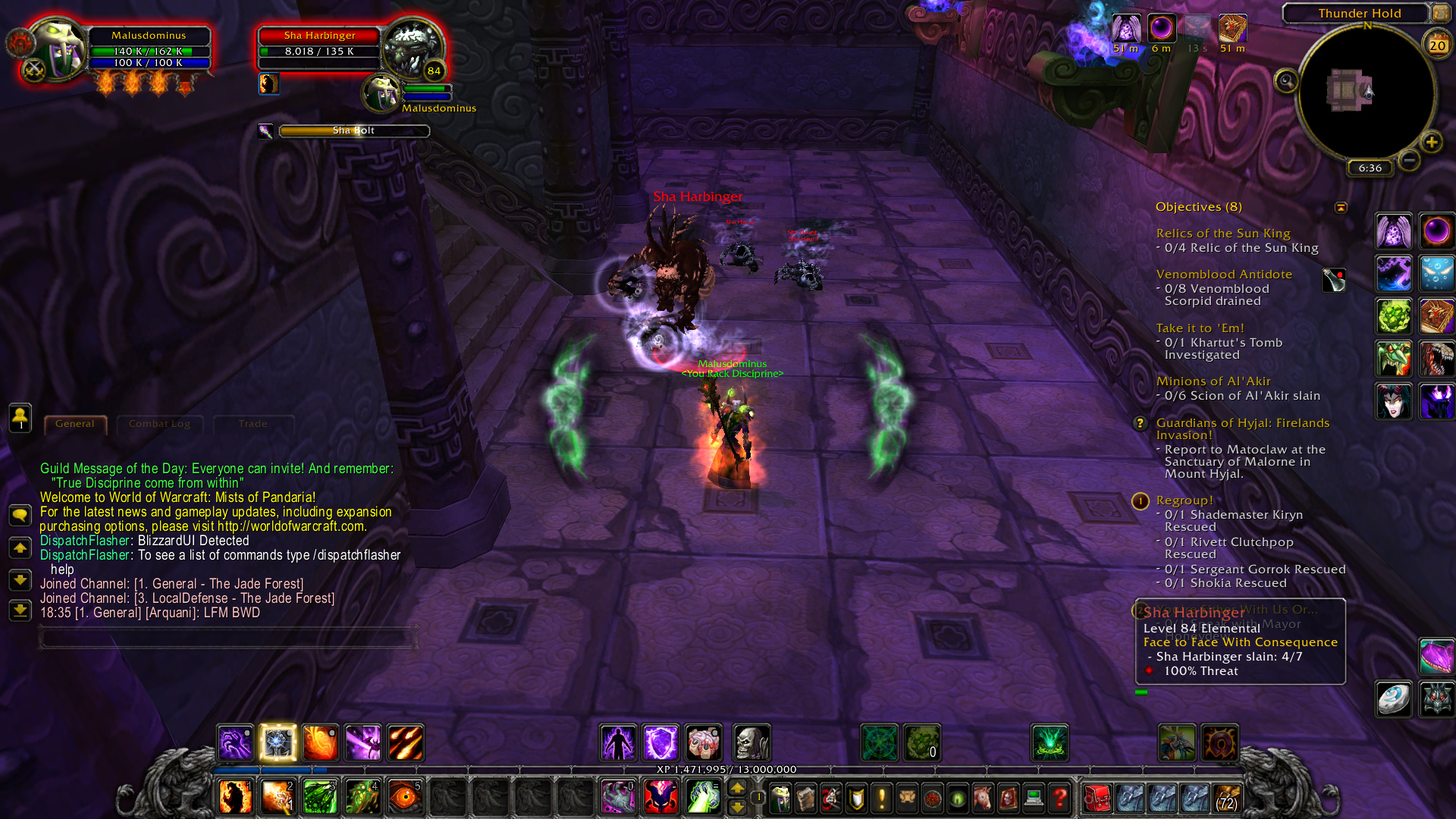
Task: Cast Power Word: Shield from the action bar
Action: [661, 743]
